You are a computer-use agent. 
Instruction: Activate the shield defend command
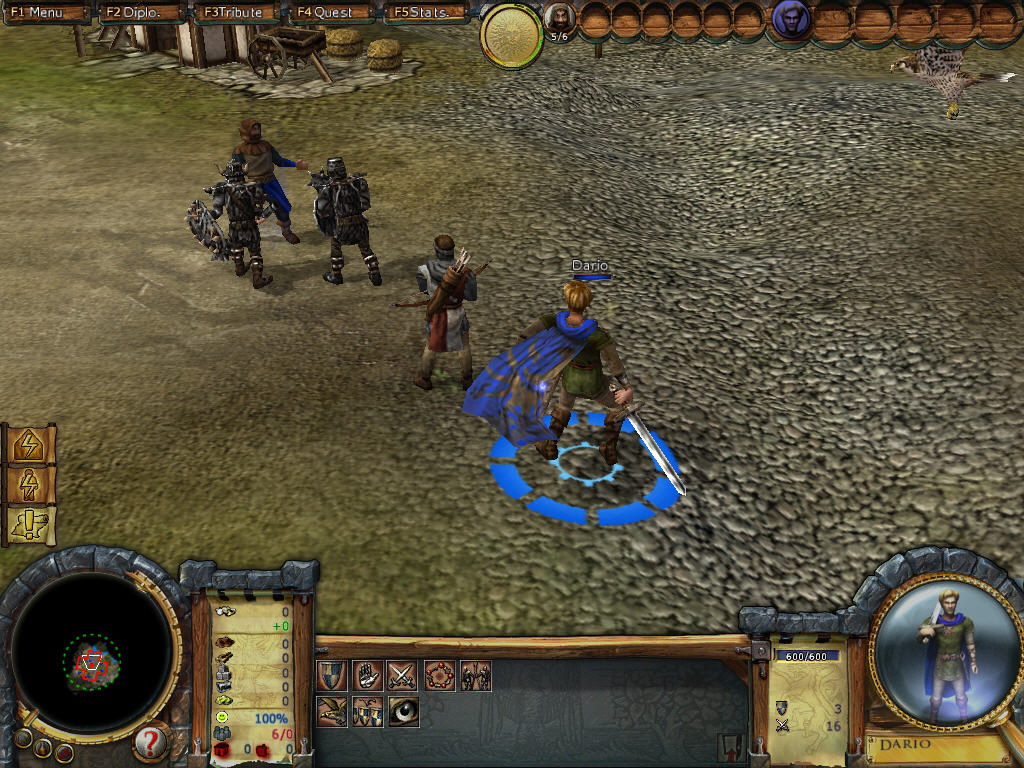tap(332, 676)
